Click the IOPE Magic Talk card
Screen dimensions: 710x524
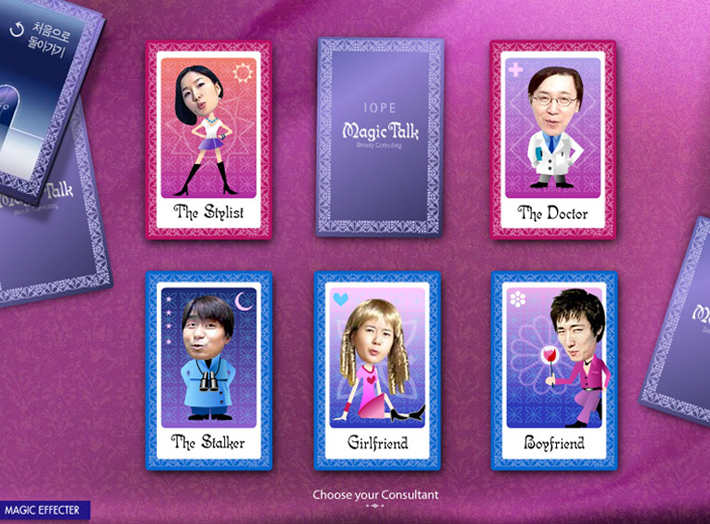[380, 137]
